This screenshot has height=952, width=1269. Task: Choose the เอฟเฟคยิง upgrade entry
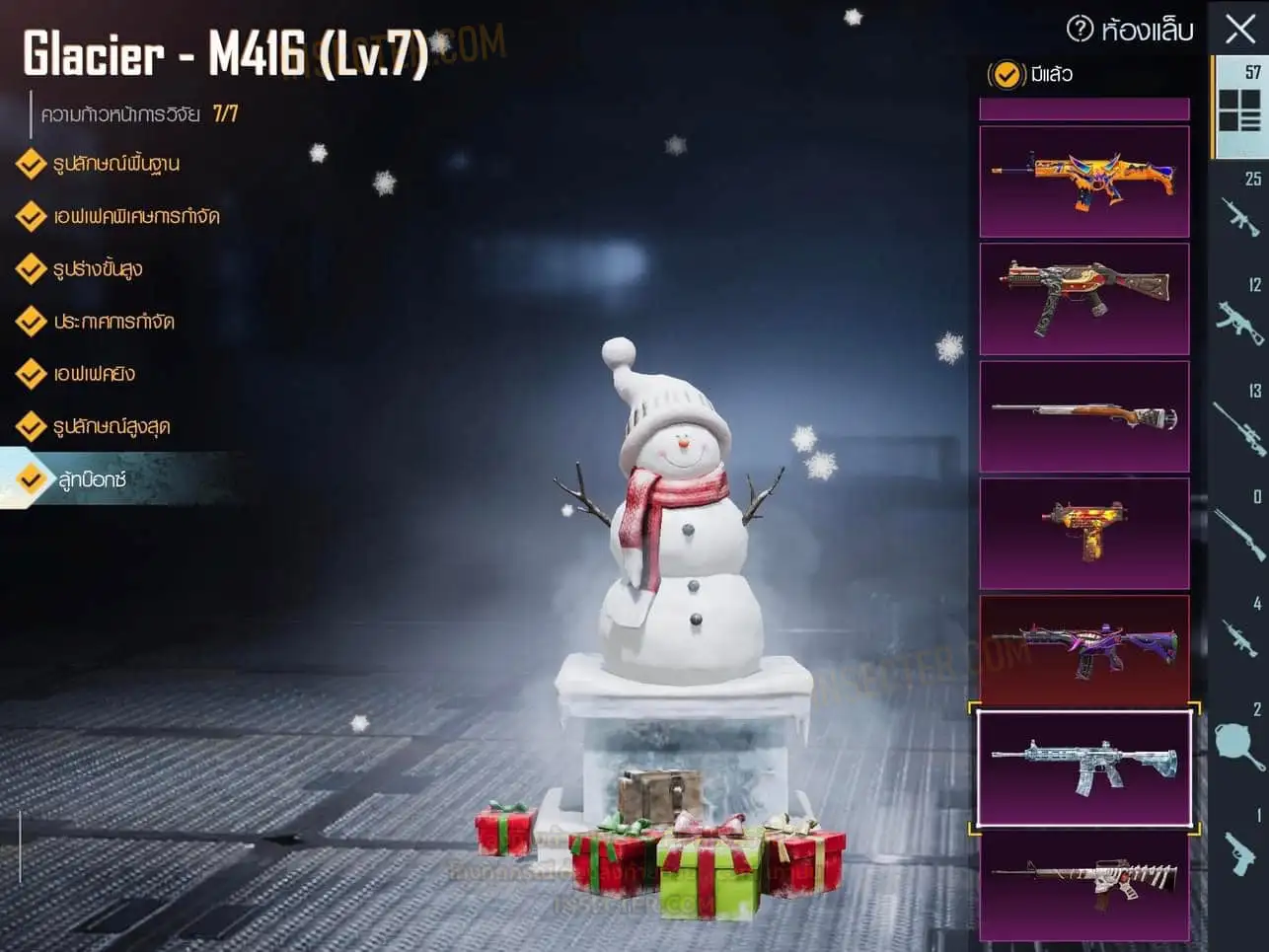(x=94, y=374)
